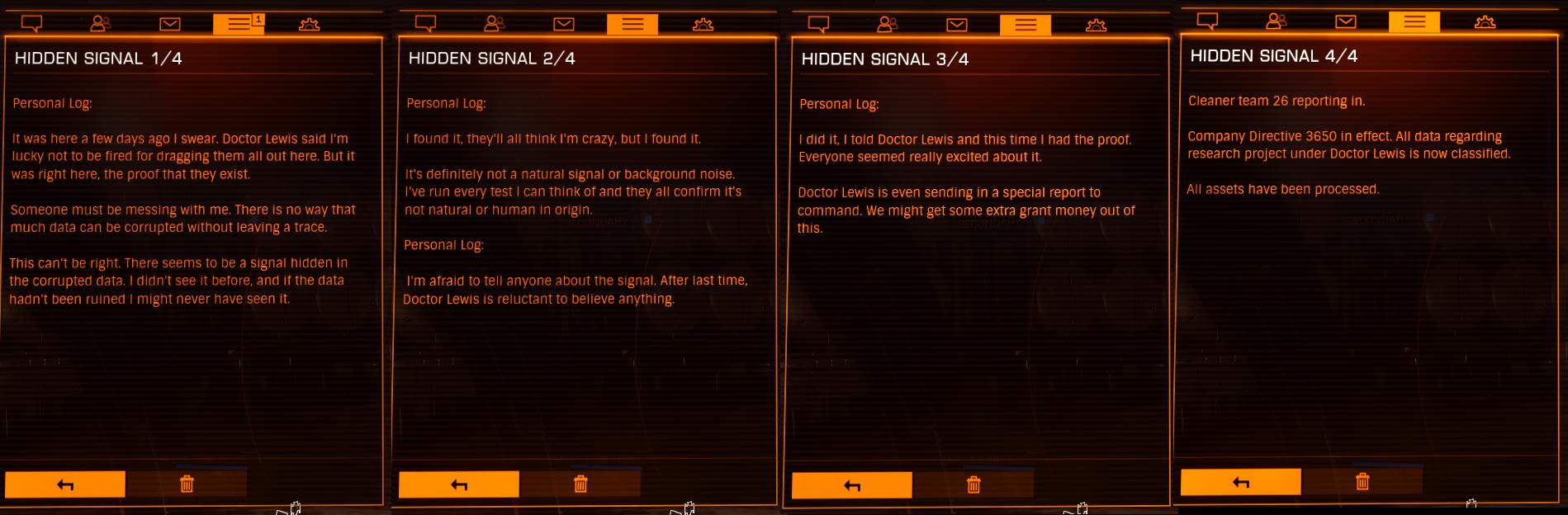
Task: Switch to the chat tab above Hidden Signal 2/4
Action: (425, 24)
